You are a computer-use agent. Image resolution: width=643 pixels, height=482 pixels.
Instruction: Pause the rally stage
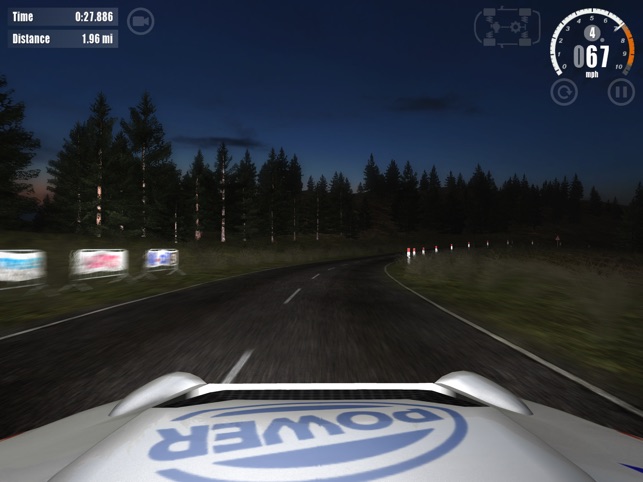pos(621,92)
